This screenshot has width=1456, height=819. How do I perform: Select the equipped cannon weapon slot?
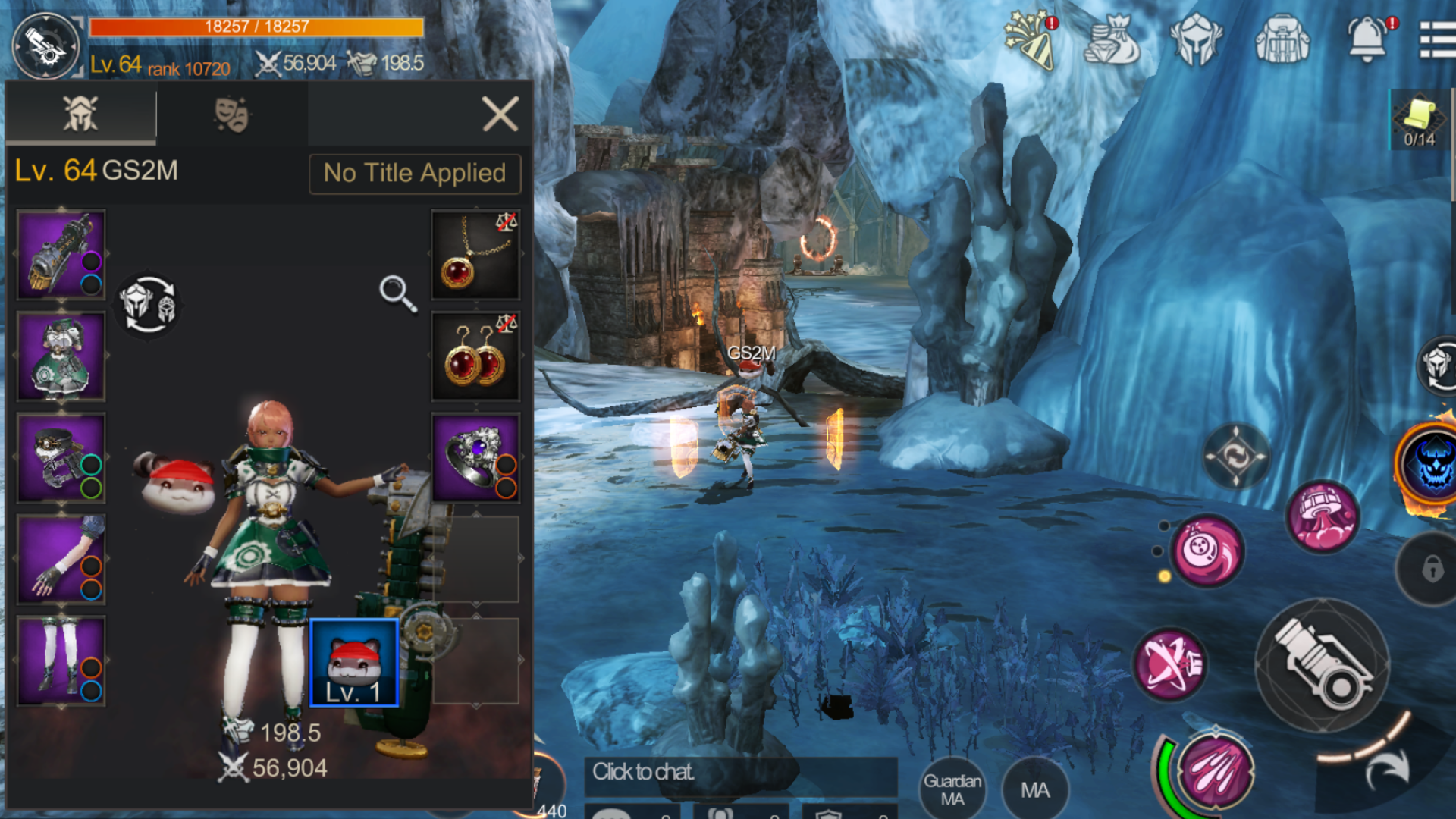pos(61,254)
